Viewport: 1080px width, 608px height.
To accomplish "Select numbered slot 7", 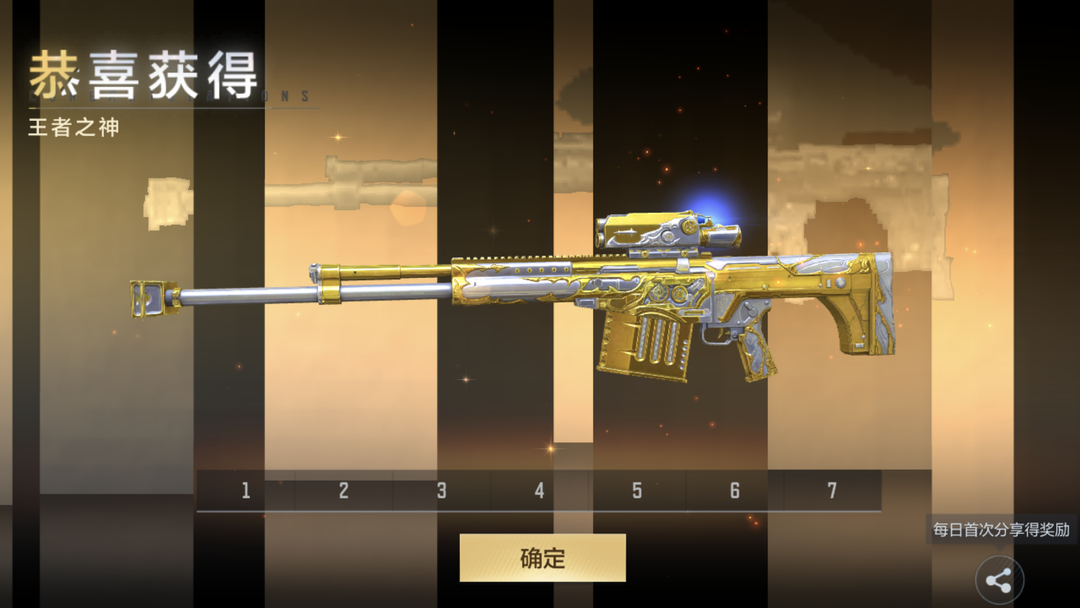I will pyautogui.click(x=832, y=490).
